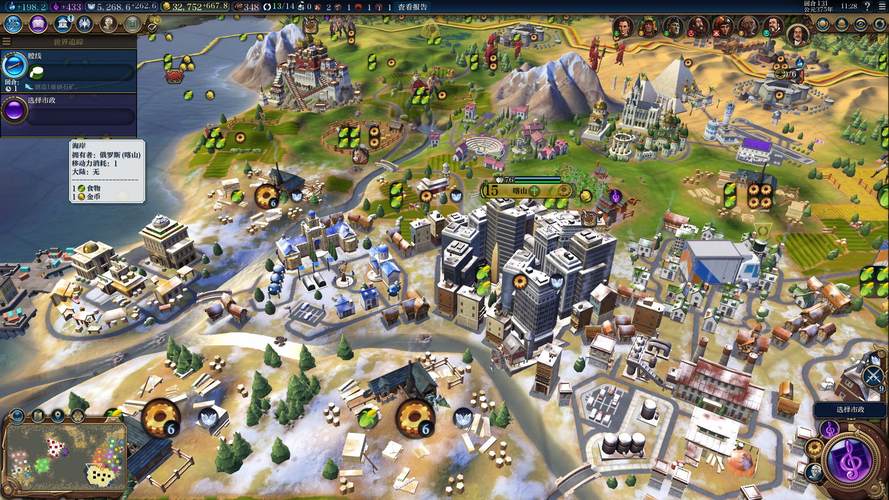Screen dimensions: 889x500
Task: Open the technology tree icon
Action: click(14, 24)
